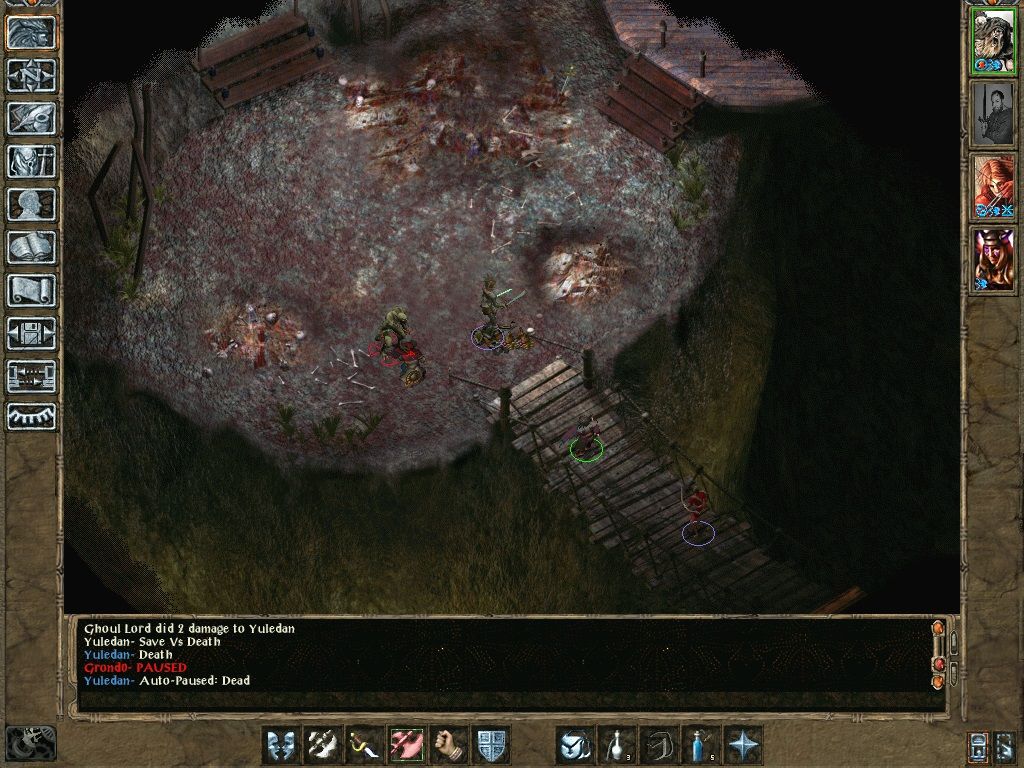Select the horned-helmet woman portrait
The image size is (1024, 768).
click(993, 260)
